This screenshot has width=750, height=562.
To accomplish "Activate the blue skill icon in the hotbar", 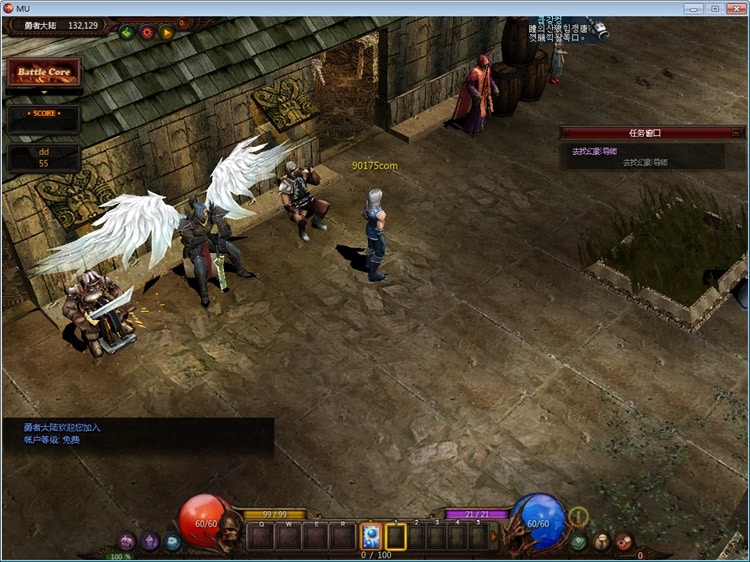I will [x=370, y=536].
